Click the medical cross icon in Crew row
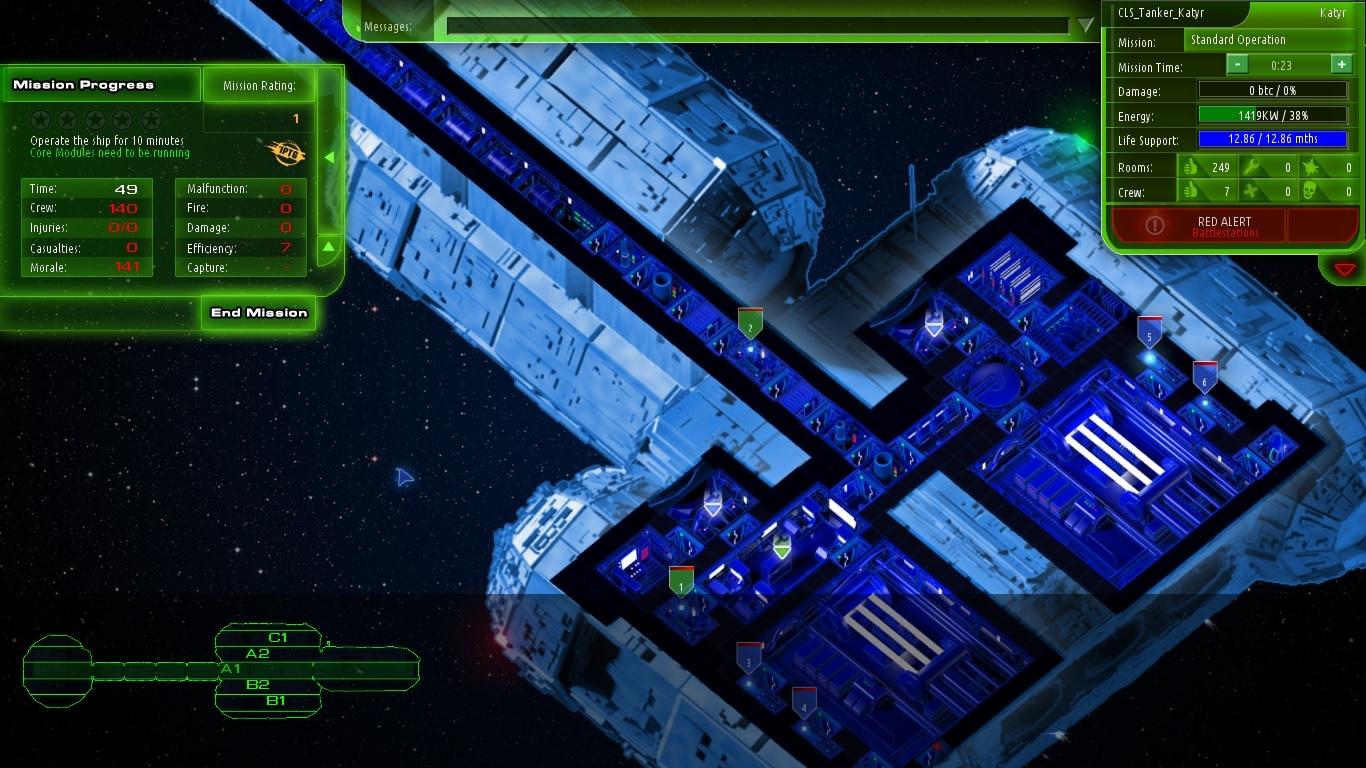 coord(1250,191)
